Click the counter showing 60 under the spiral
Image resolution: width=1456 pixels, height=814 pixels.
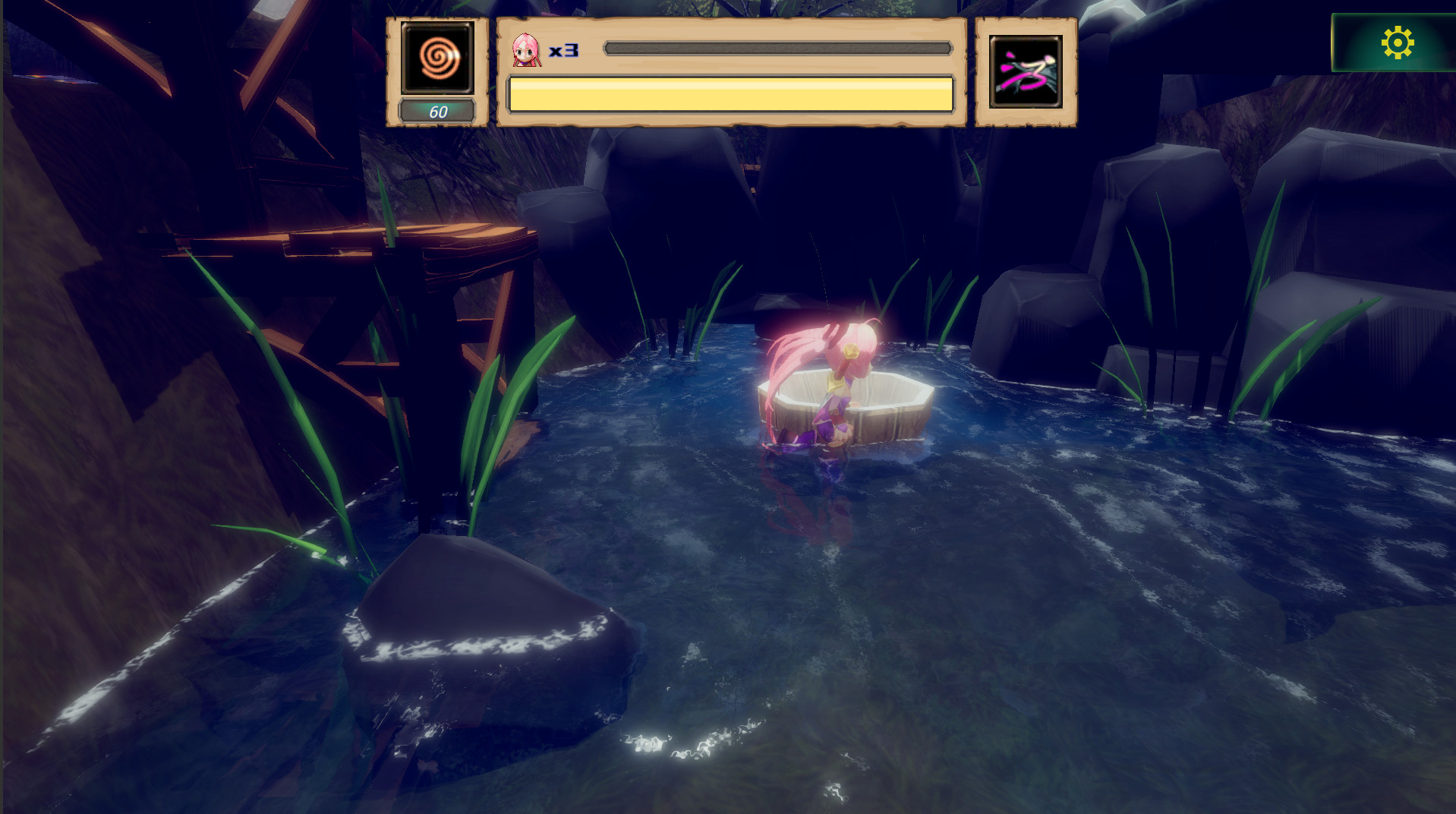(x=437, y=110)
